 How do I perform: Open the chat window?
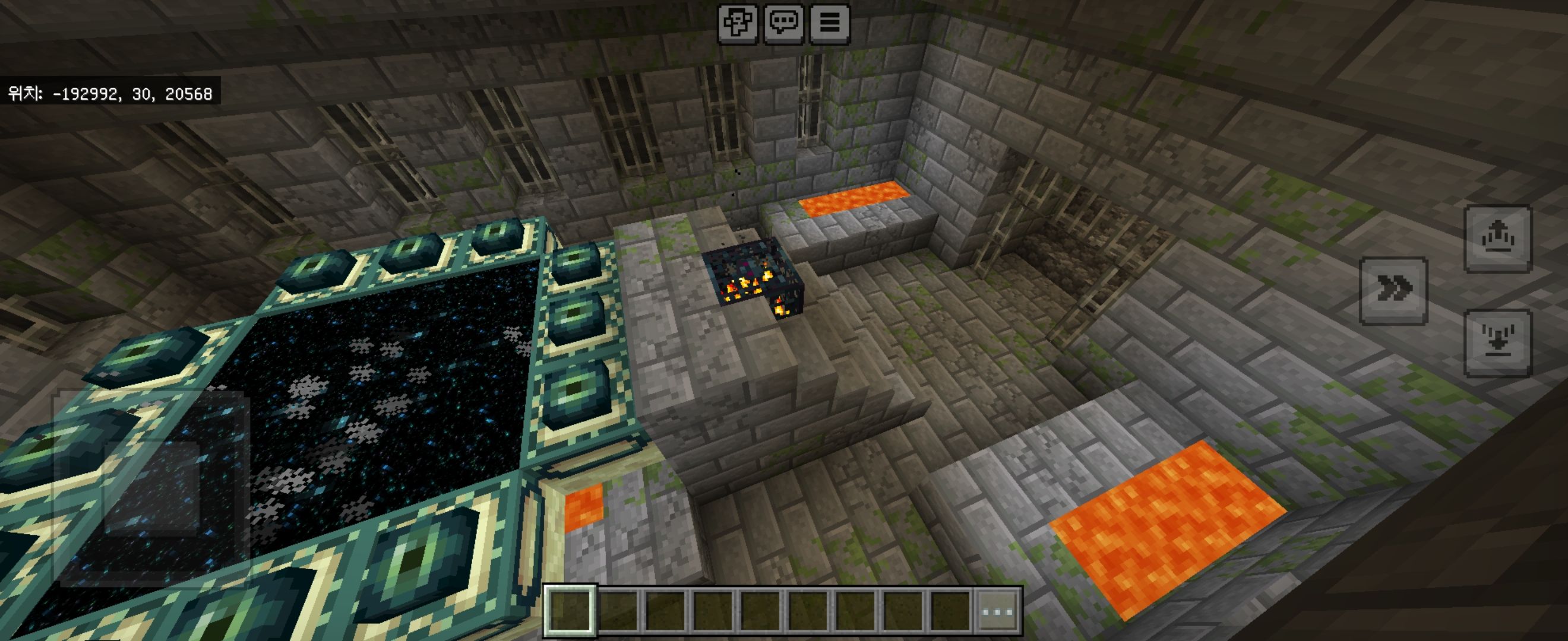pyautogui.click(x=783, y=24)
